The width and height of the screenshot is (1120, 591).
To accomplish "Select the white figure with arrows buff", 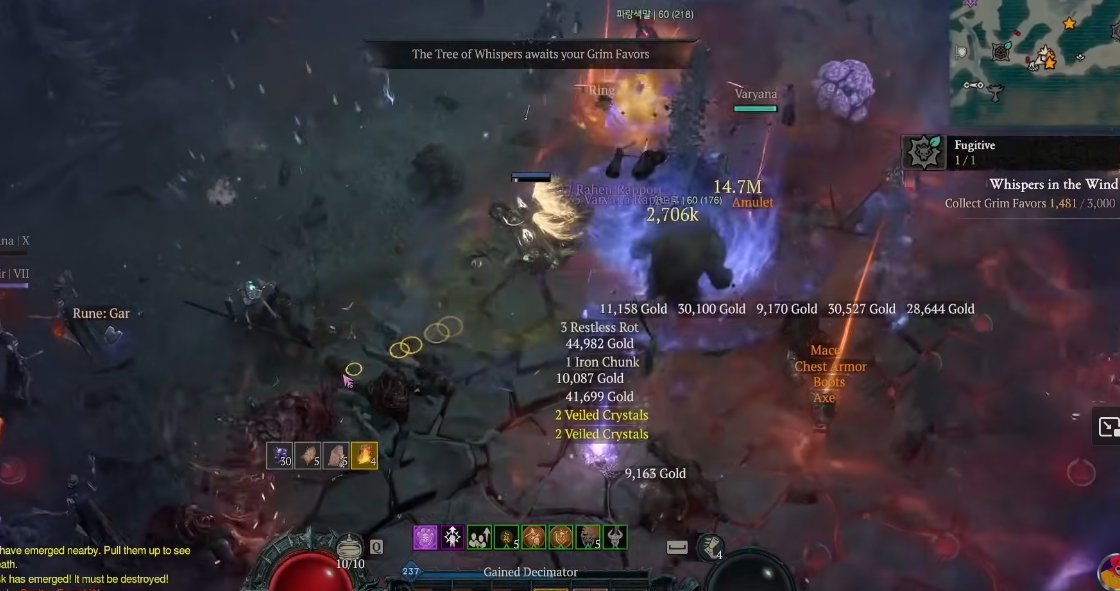I will pyautogui.click(x=452, y=537).
